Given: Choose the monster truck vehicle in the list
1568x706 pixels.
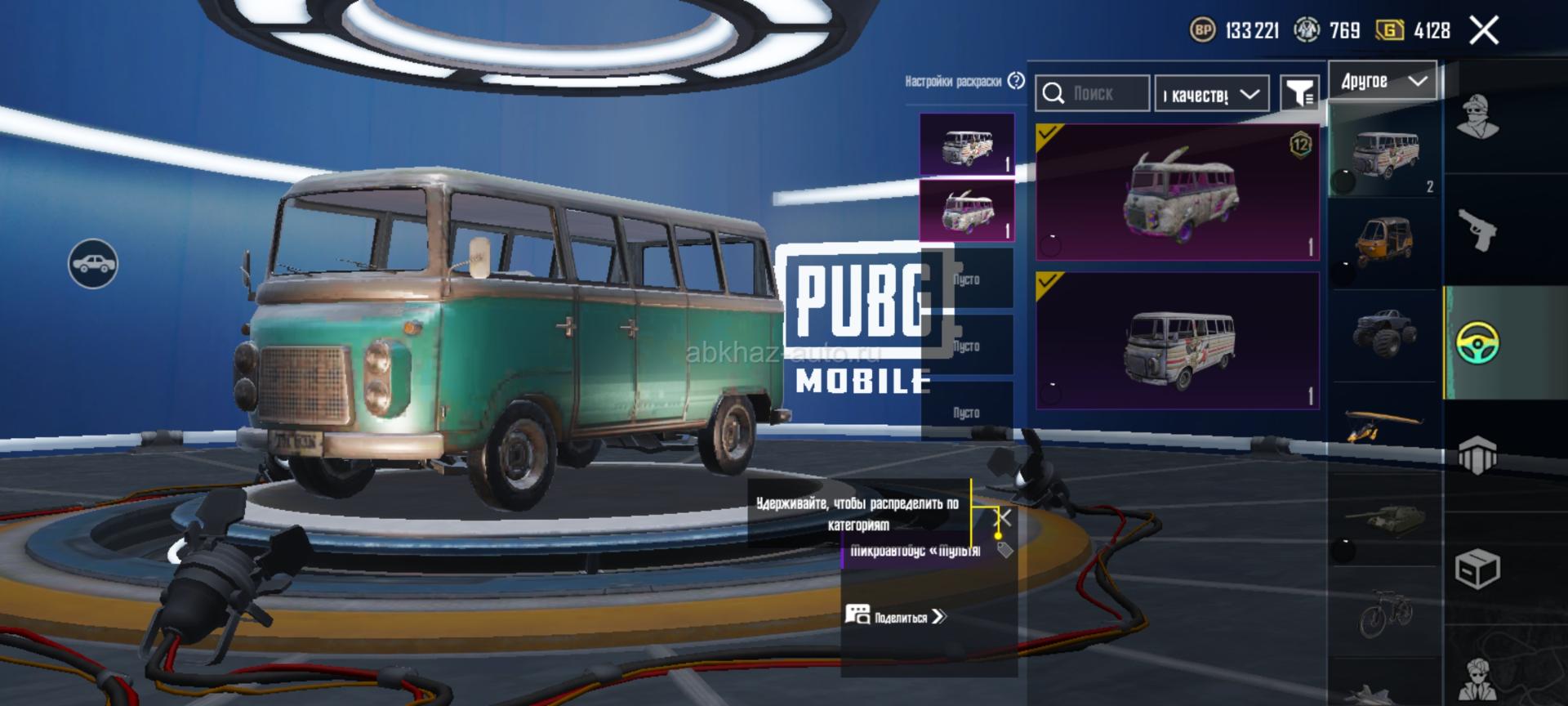Looking at the screenshot, I should pyautogui.click(x=1384, y=331).
